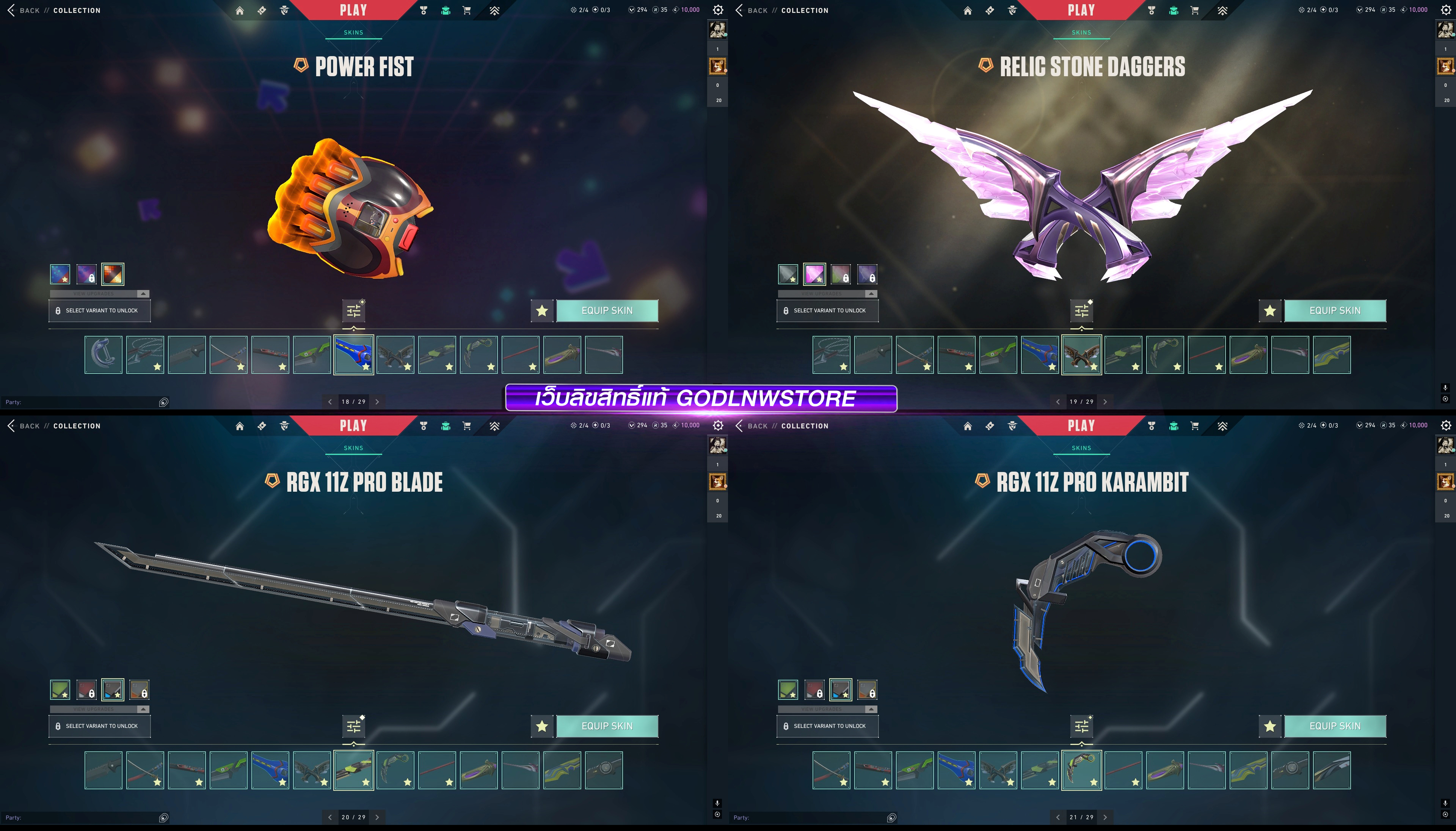This screenshot has height=831, width=1456.
Task: Choose the orange Power Fist variant swatch
Action: pos(113,274)
